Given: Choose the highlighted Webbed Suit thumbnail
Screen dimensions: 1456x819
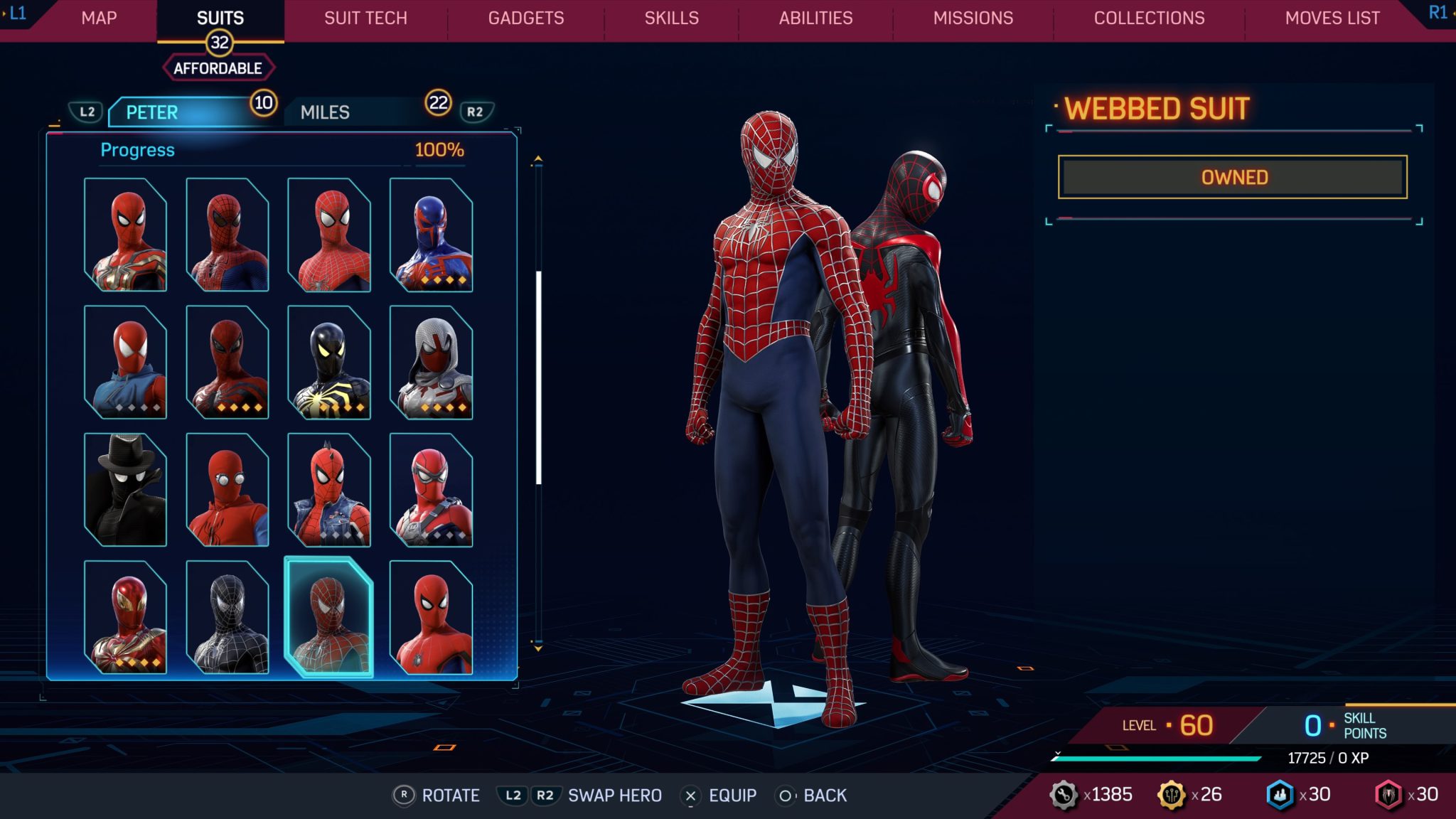Looking at the screenshot, I should click(328, 617).
